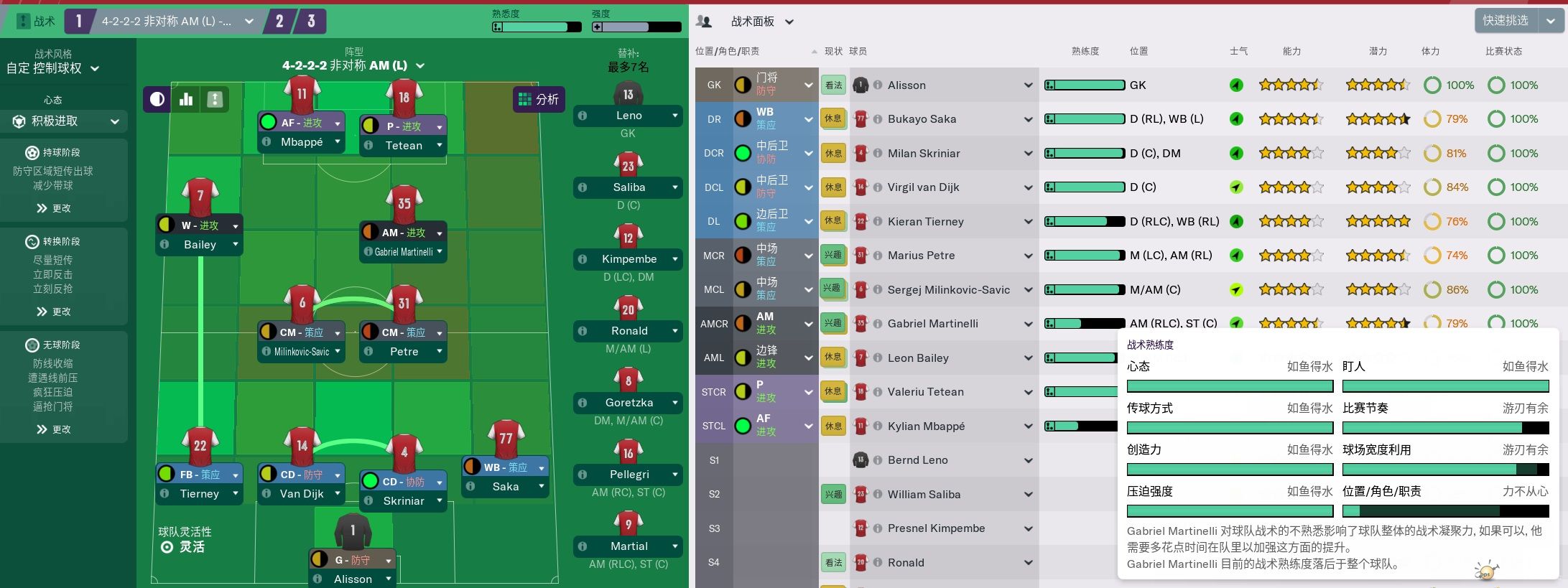1568x588 pixels.
Task: Select substitute Leno in the bench list
Action: [x=628, y=116]
